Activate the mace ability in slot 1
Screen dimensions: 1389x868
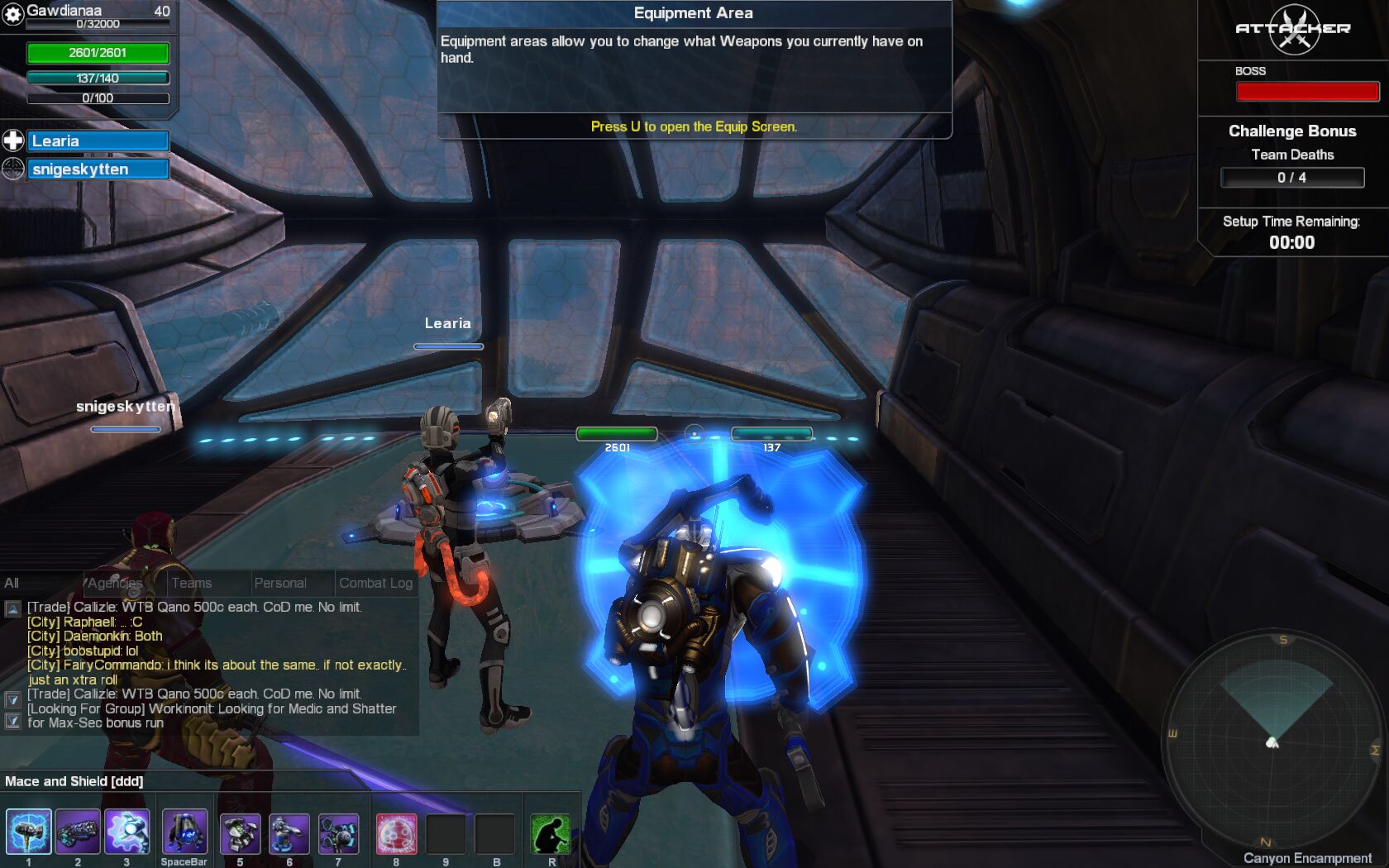point(29,832)
